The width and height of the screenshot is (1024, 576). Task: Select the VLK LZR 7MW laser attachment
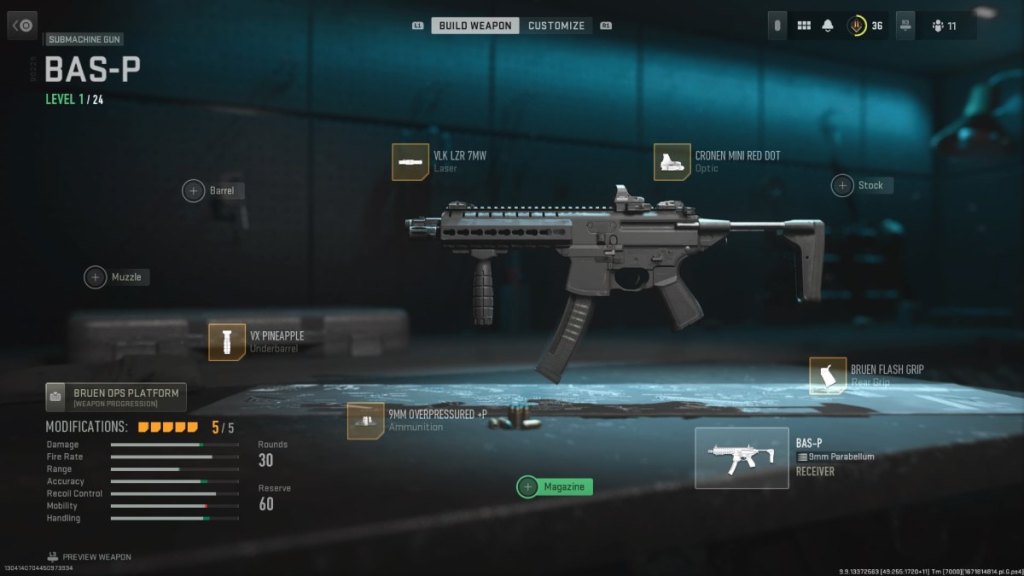410,162
